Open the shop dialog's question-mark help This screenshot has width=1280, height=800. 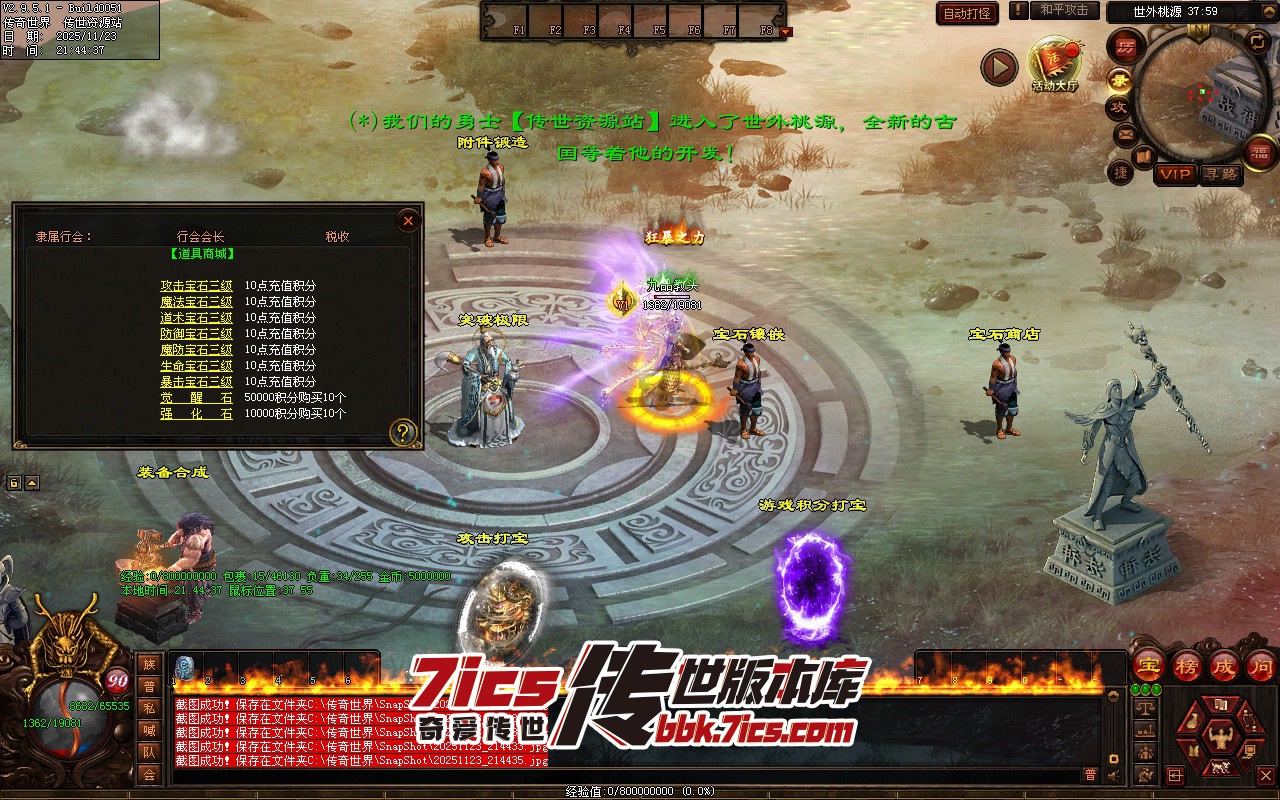click(403, 432)
